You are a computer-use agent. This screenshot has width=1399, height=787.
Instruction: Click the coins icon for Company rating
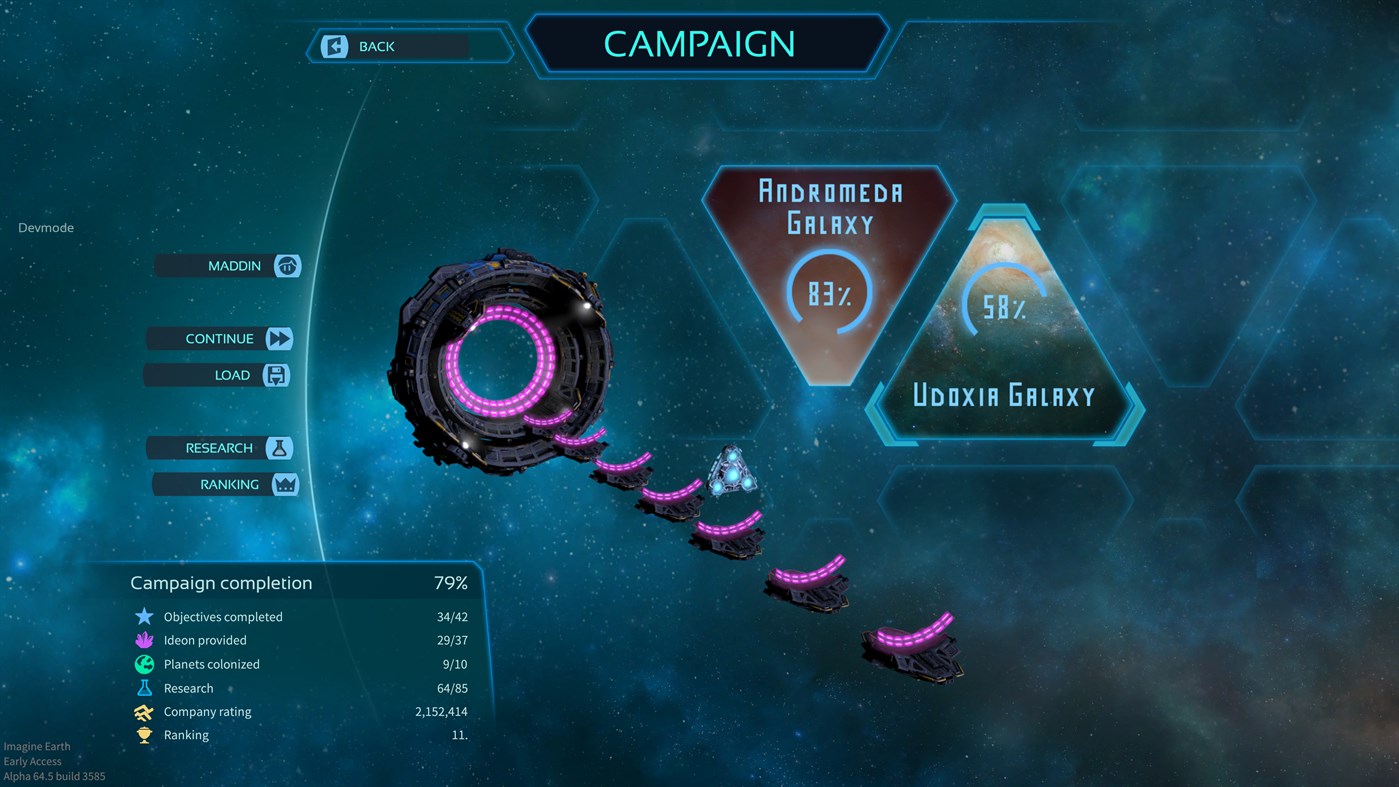pos(142,711)
